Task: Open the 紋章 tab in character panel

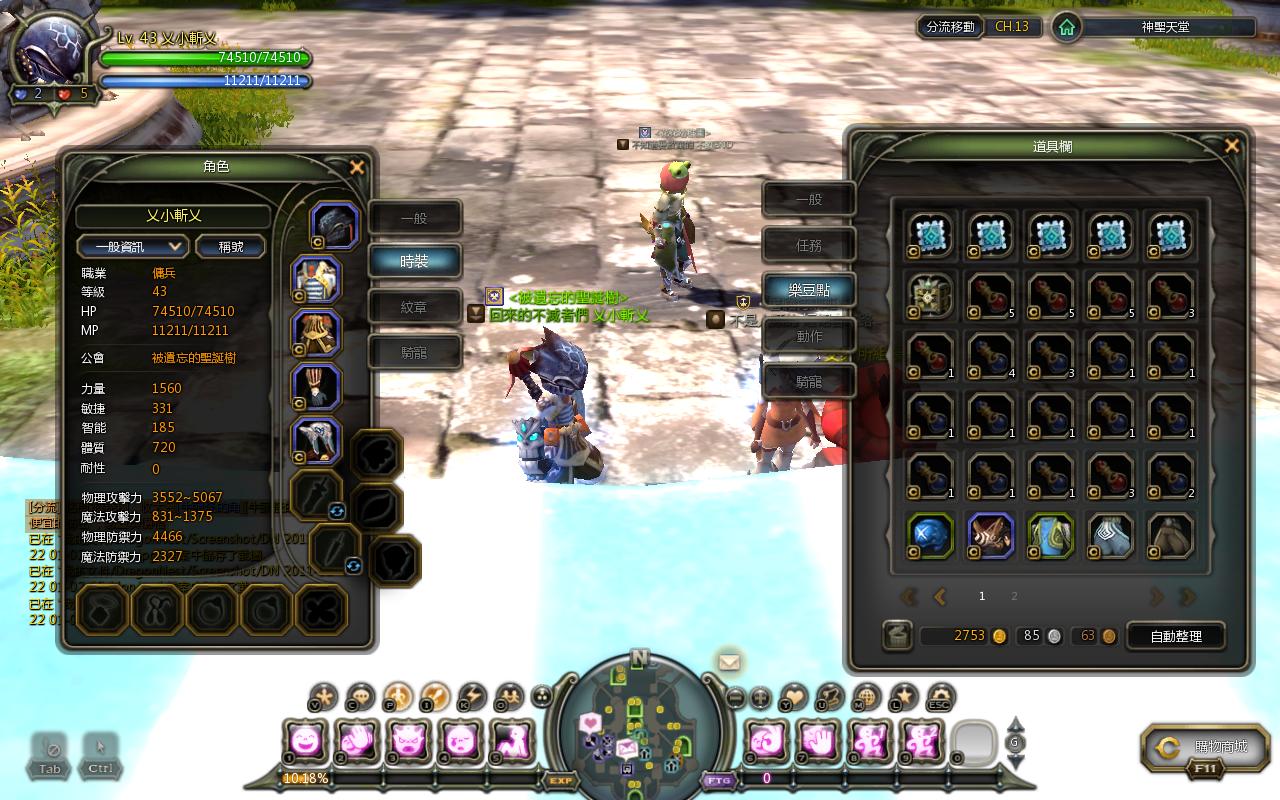Action: coord(414,307)
